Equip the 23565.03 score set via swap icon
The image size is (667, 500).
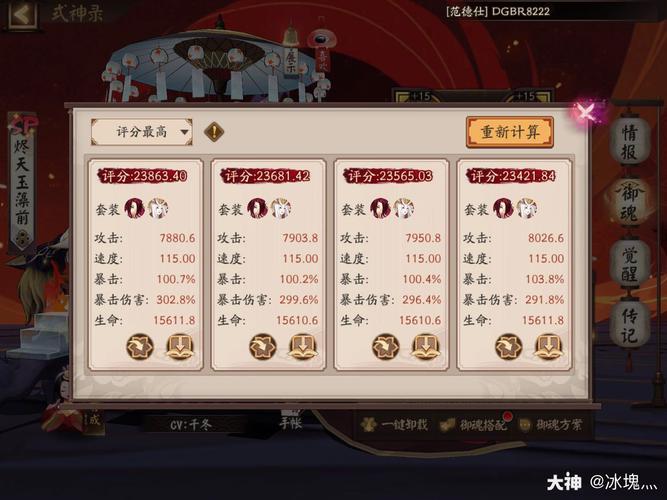pos(385,347)
